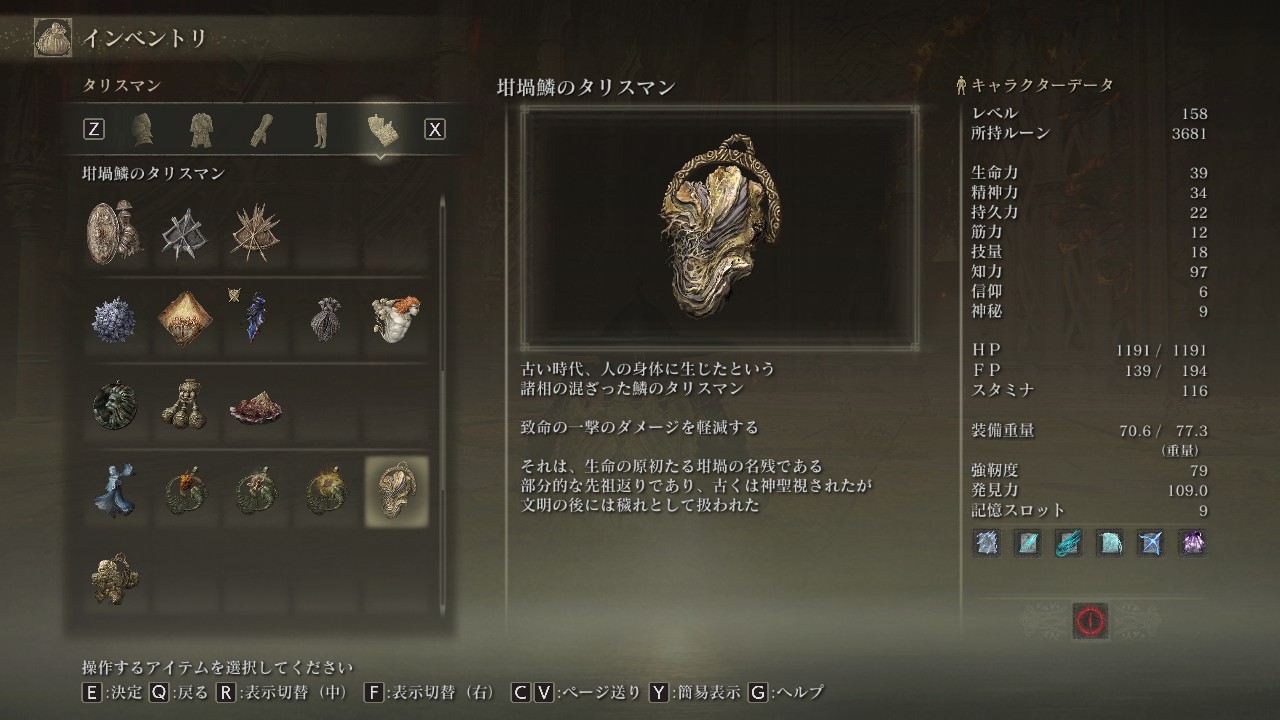Pick the dark grey pouch talisman

pyautogui.click(x=326, y=318)
